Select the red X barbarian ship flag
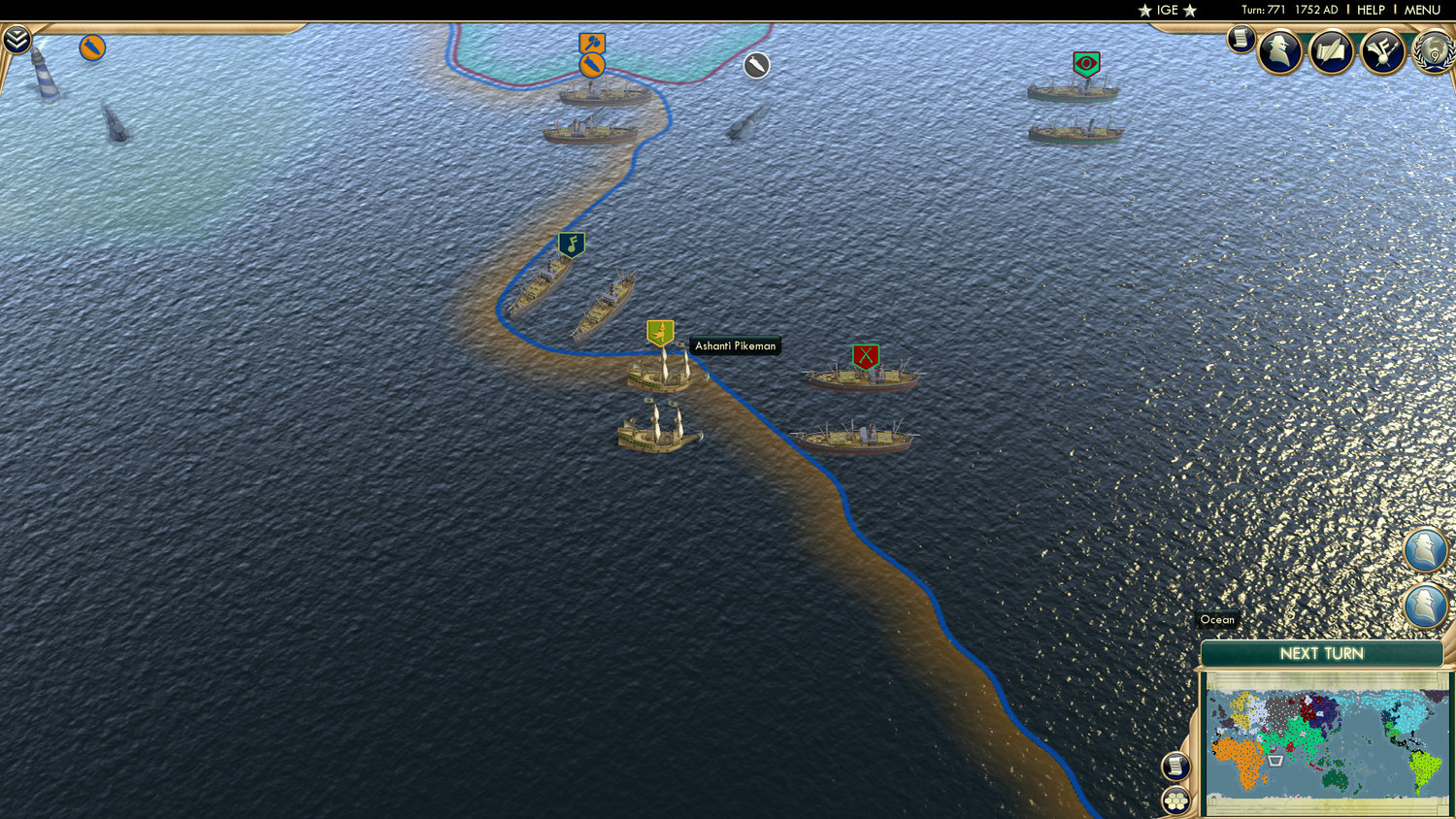Screen dimensions: 1456x819 tap(866, 356)
